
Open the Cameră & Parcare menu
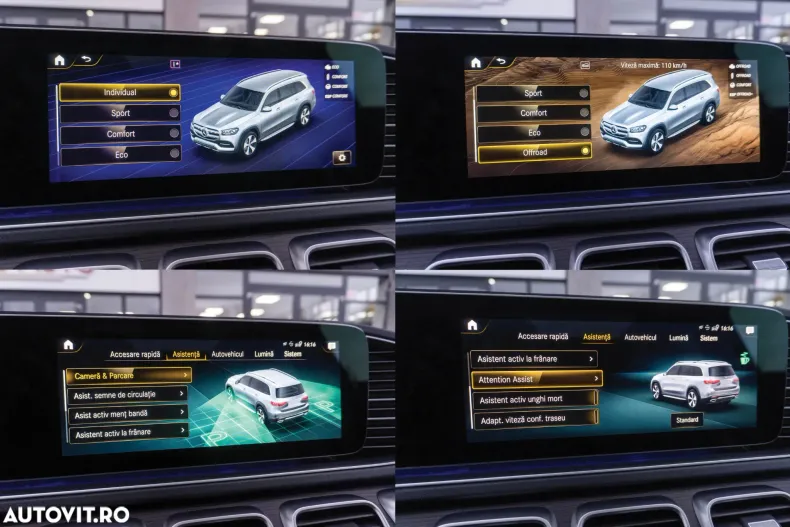127,375
